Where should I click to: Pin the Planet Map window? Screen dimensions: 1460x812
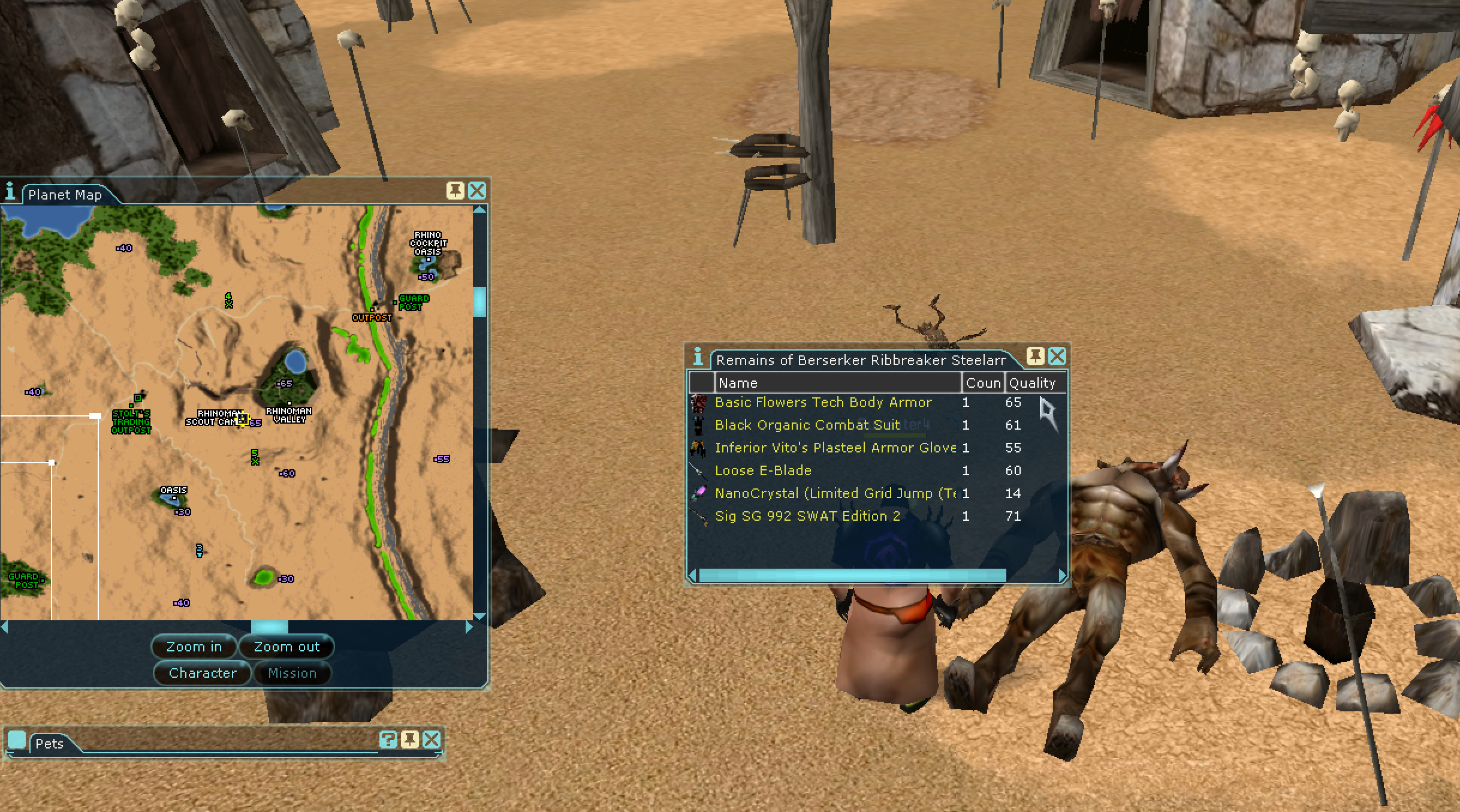pos(456,191)
